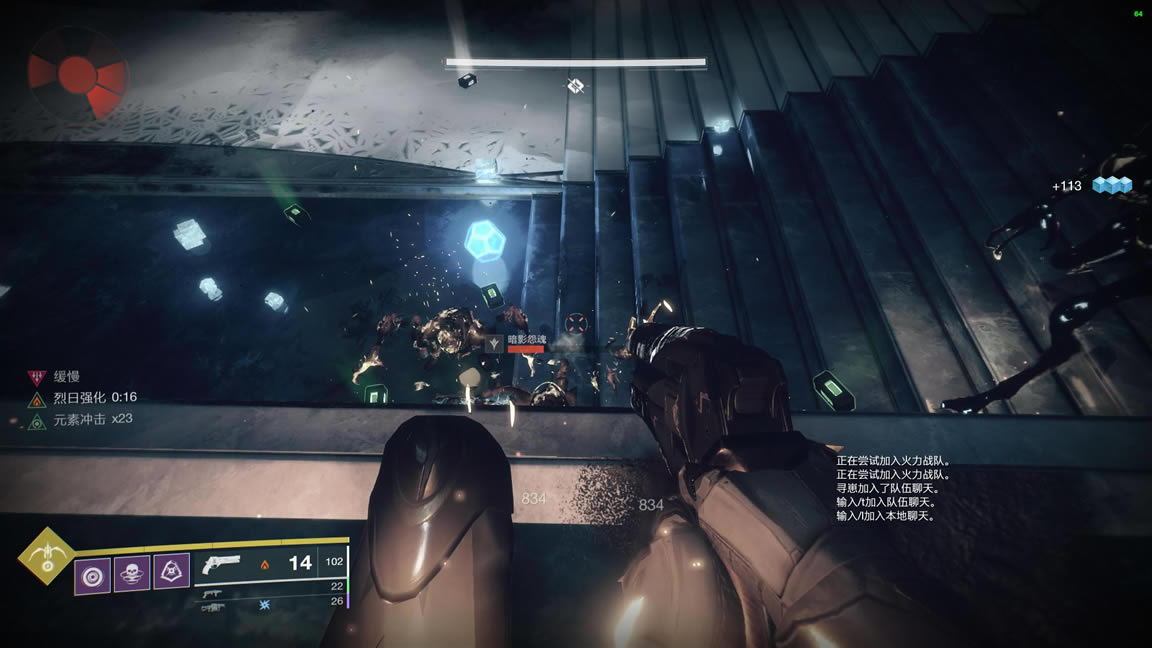Choose the skull melee ability icon
1152x648 pixels.
131,573
